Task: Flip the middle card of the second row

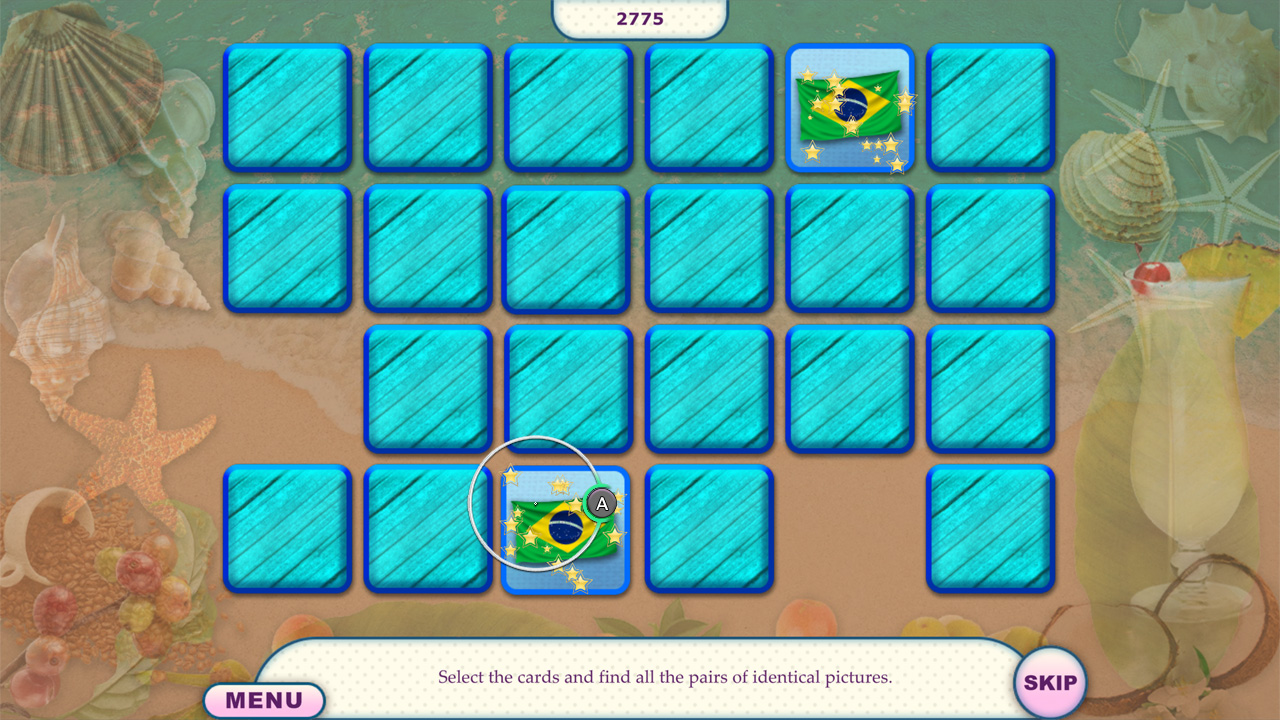Action: click(568, 249)
